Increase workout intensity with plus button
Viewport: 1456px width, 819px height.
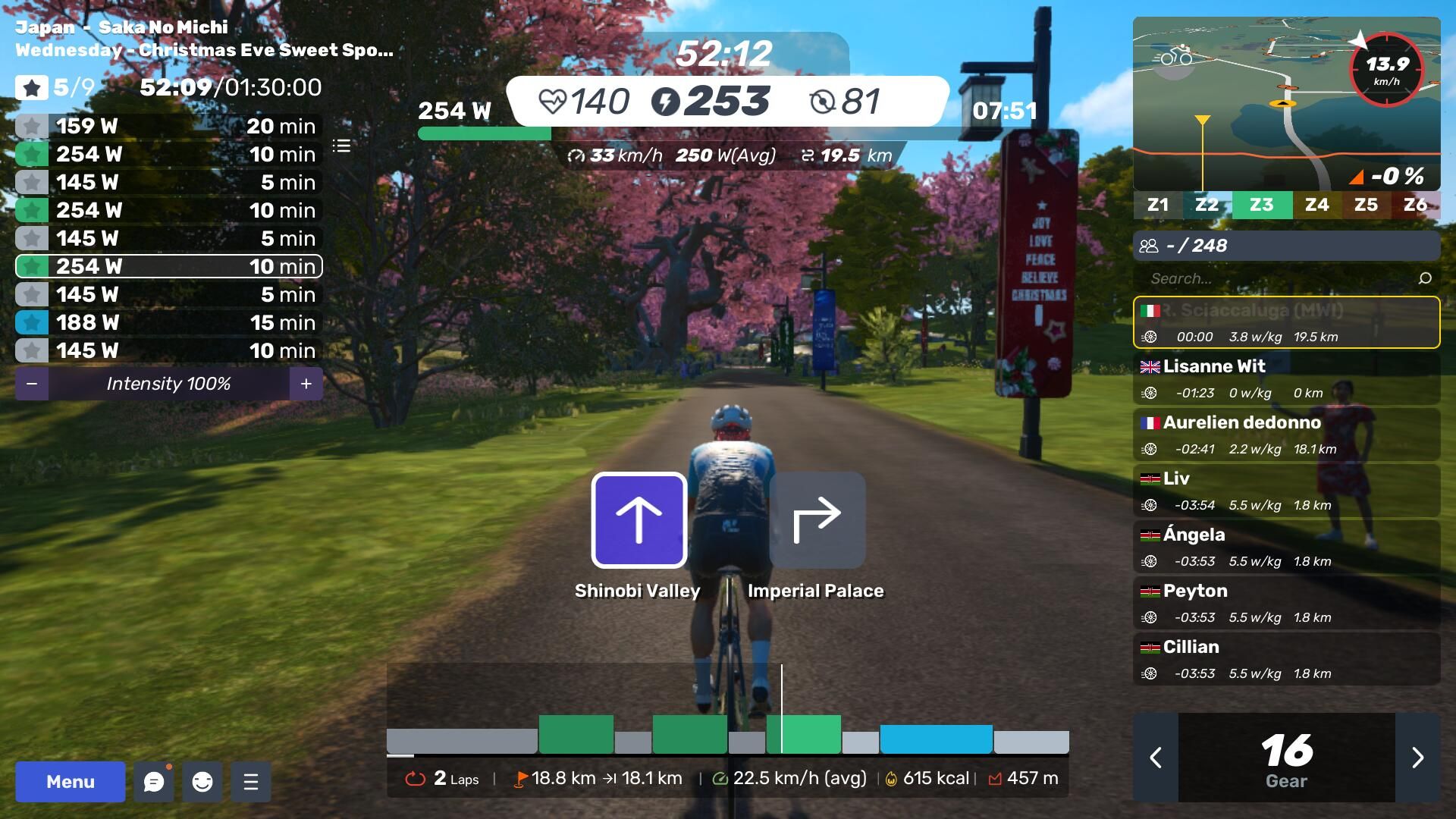306,384
